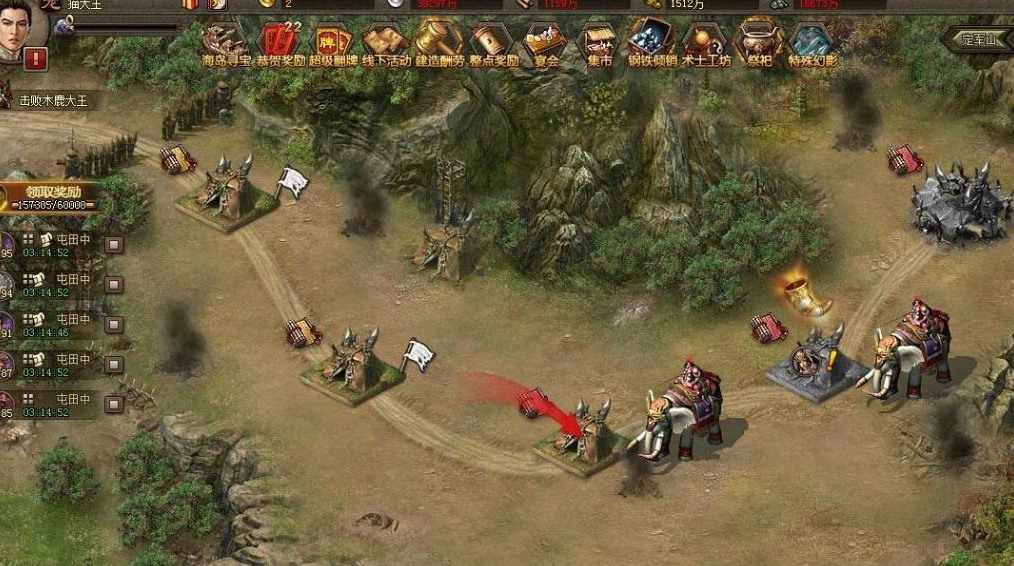Open the 击败木鹿大王 quest tracker

(55, 100)
